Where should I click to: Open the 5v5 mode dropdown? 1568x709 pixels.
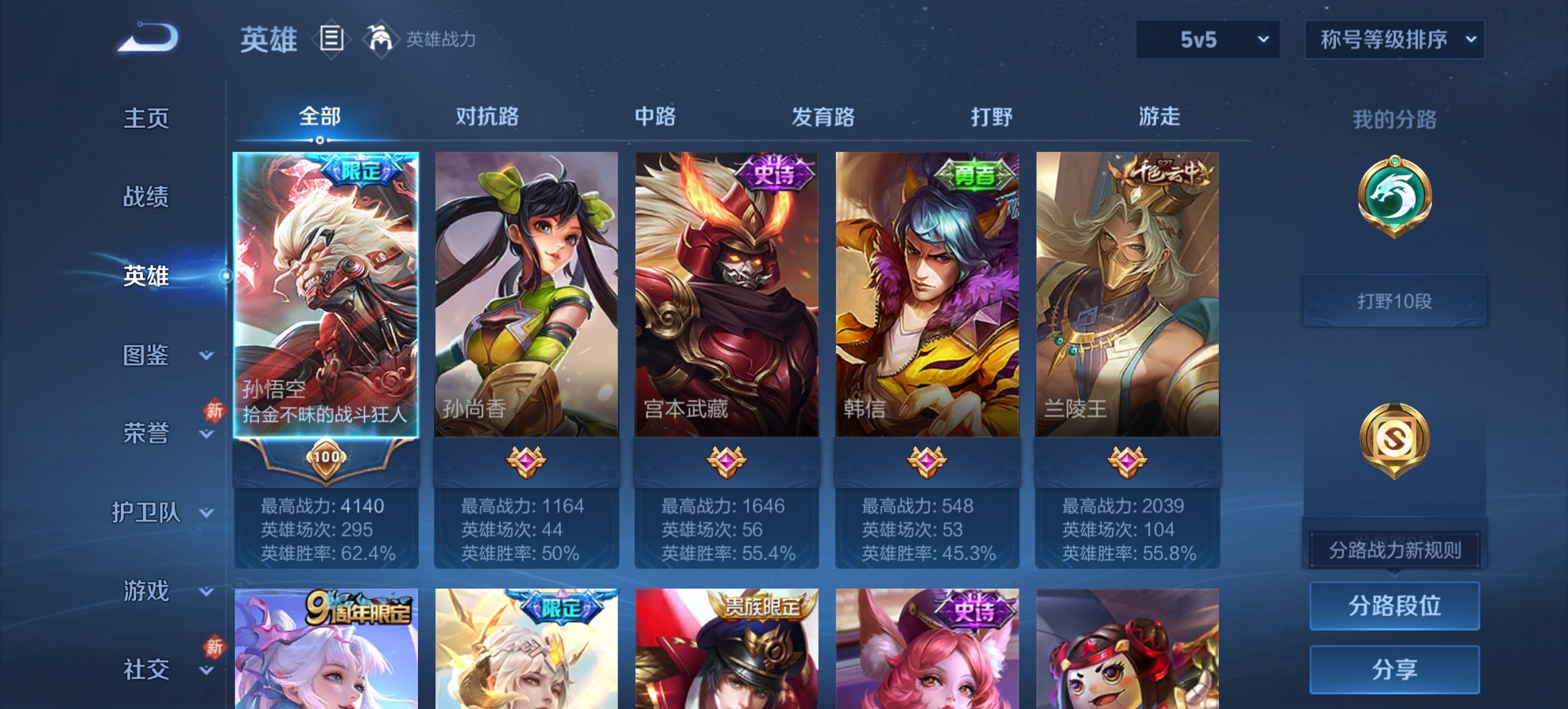[1207, 39]
